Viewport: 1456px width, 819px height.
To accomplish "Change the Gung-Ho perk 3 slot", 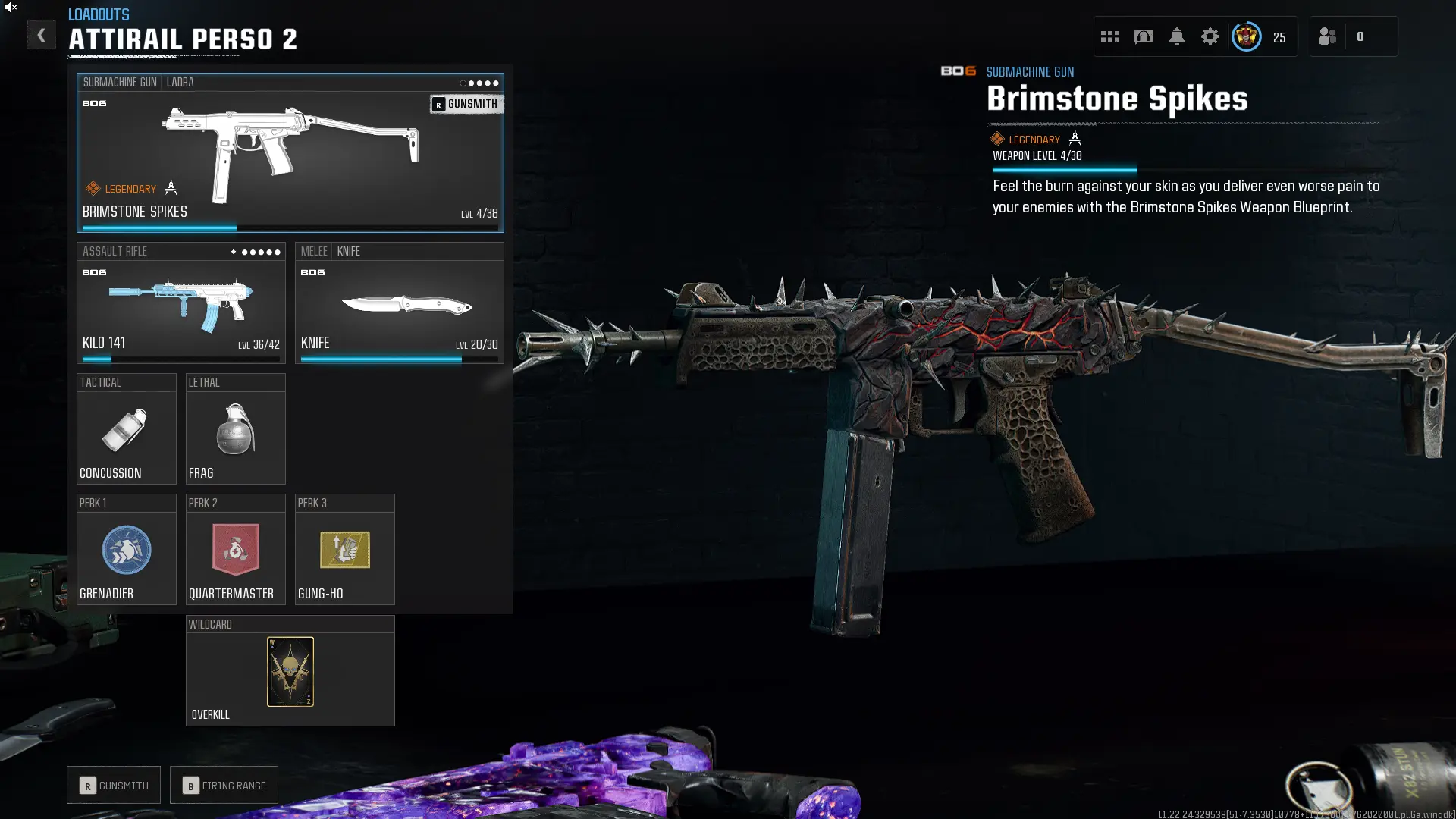I will point(344,550).
